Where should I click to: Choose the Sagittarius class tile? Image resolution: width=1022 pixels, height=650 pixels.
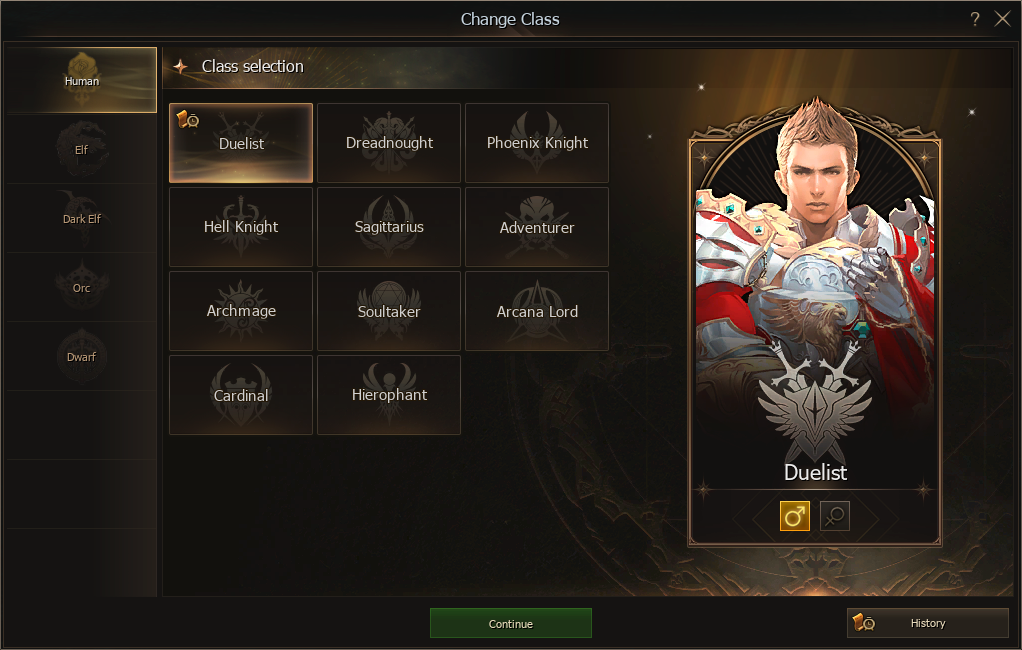tap(389, 227)
